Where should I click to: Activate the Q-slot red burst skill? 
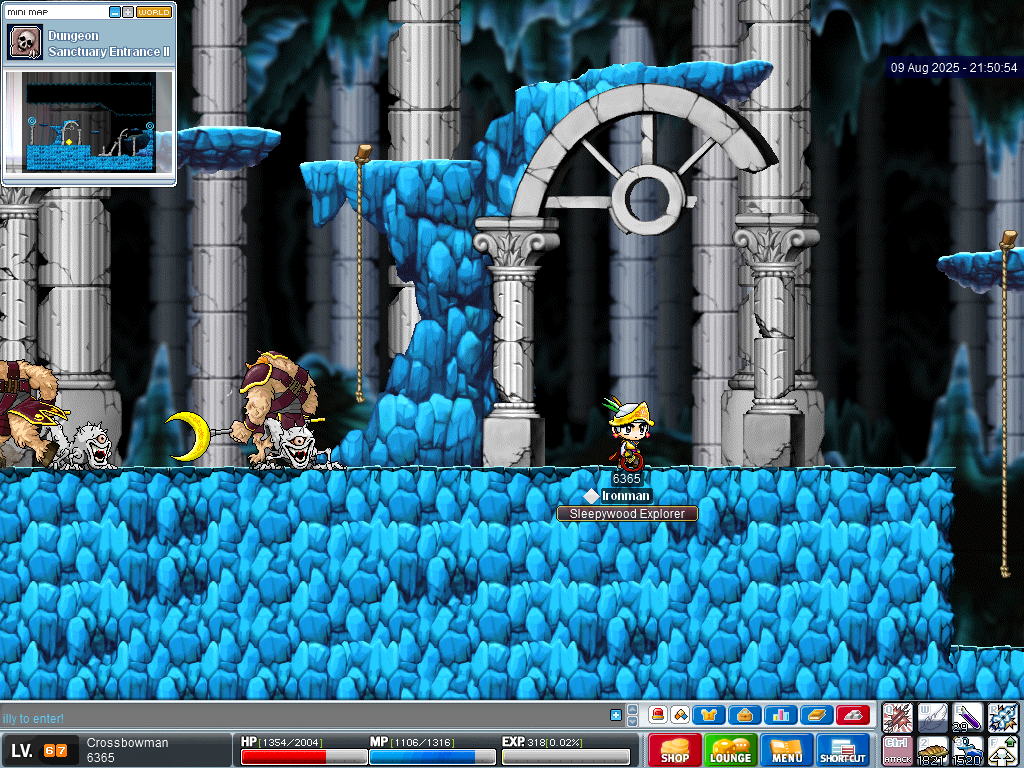pos(898,717)
